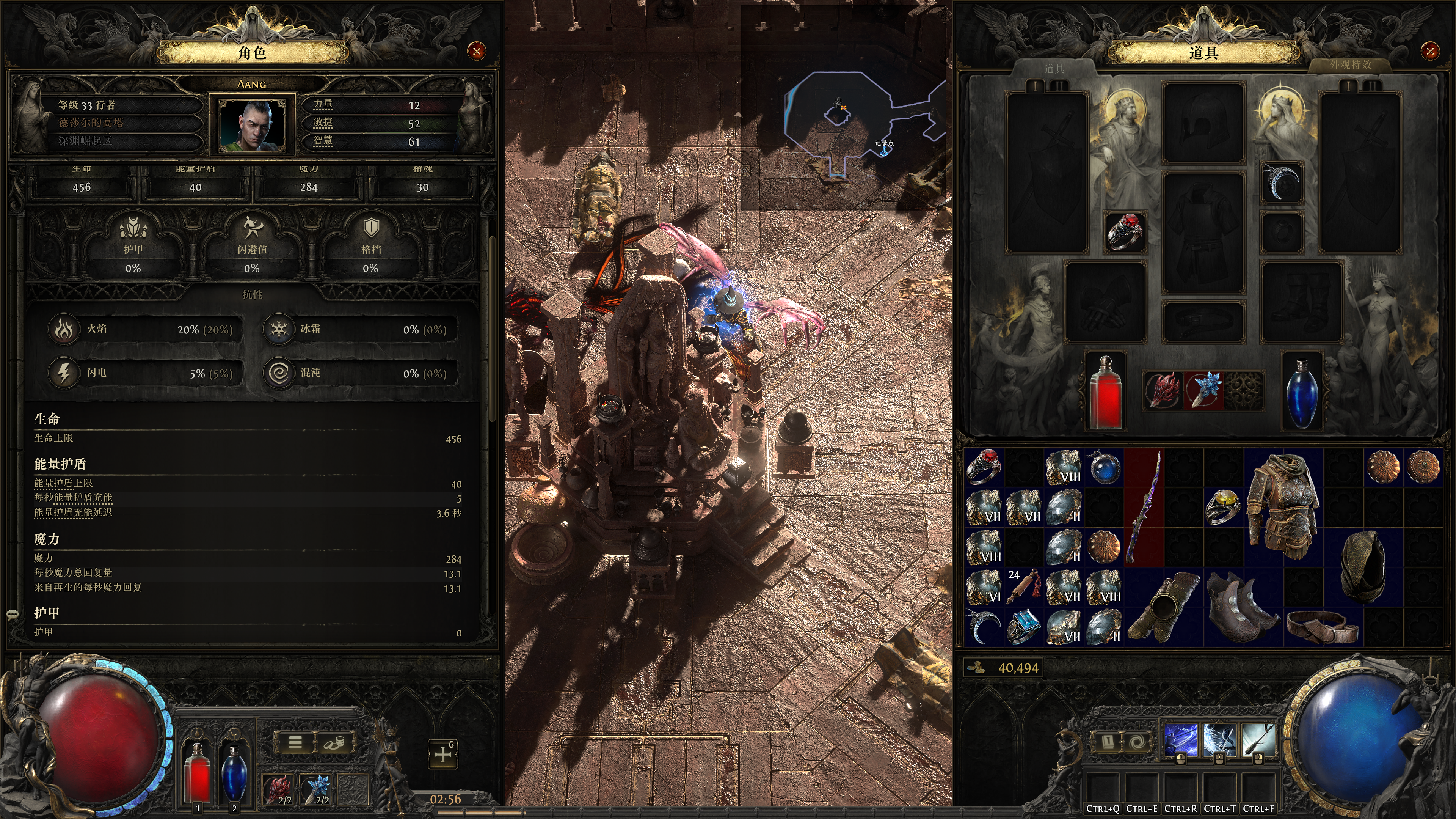Open the chat bubble icon
Image resolution: width=1456 pixels, height=819 pixels.
(13, 614)
